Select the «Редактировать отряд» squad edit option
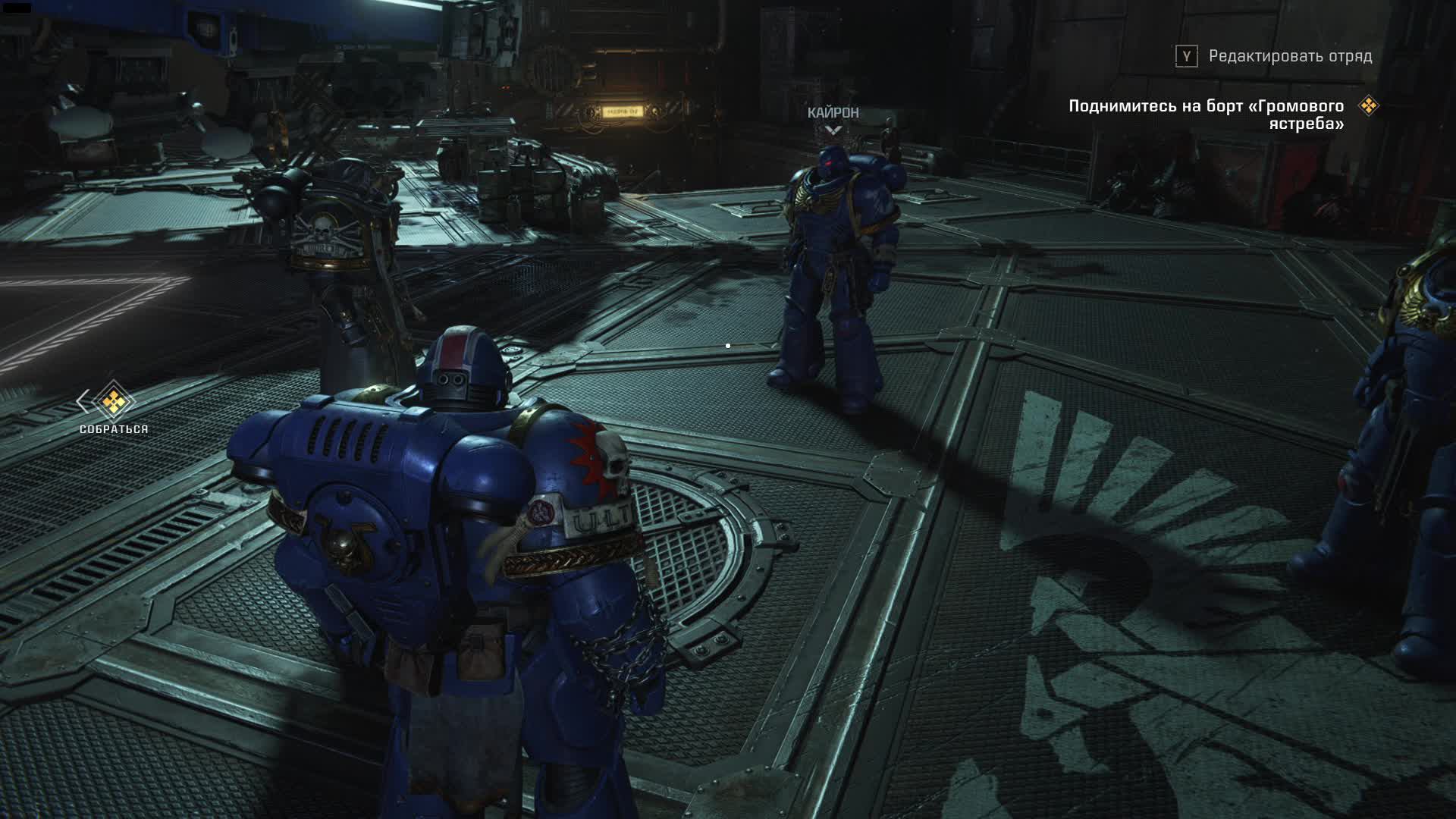 tap(1289, 56)
